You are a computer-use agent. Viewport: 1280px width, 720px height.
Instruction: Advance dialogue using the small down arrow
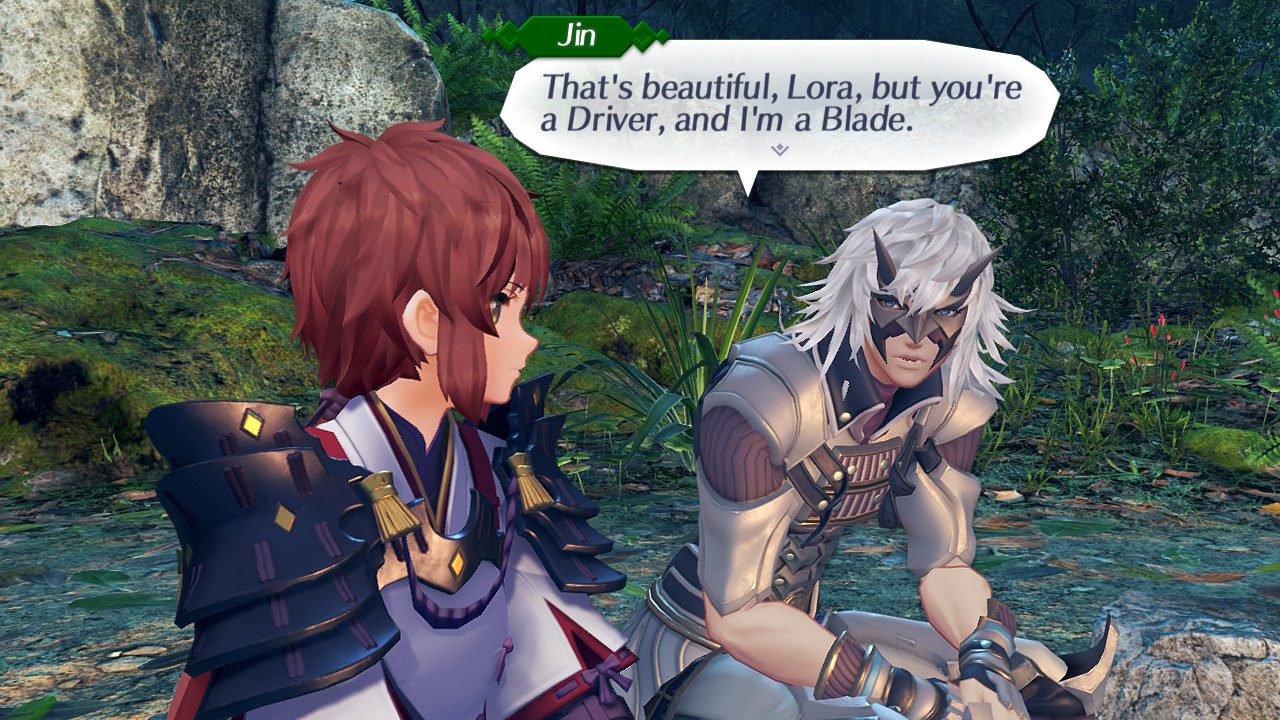[780, 149]
